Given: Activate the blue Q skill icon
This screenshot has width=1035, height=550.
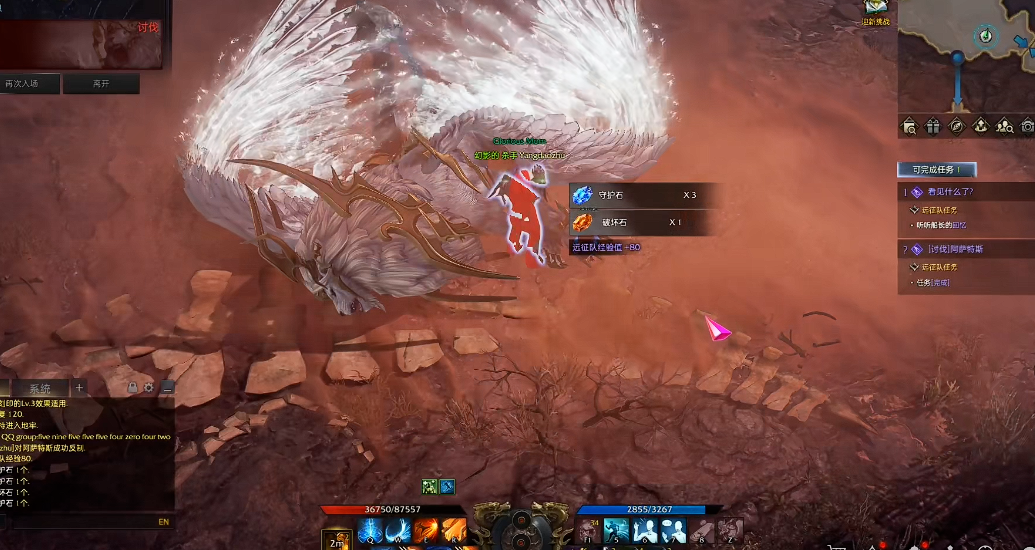Looking at the screenshot, I should click(x=369, y=532).
